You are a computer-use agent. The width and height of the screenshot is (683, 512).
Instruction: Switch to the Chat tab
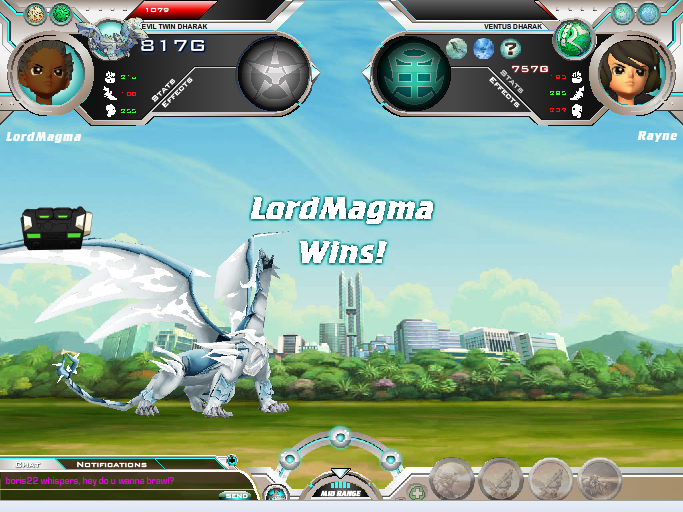click(29, 464)
